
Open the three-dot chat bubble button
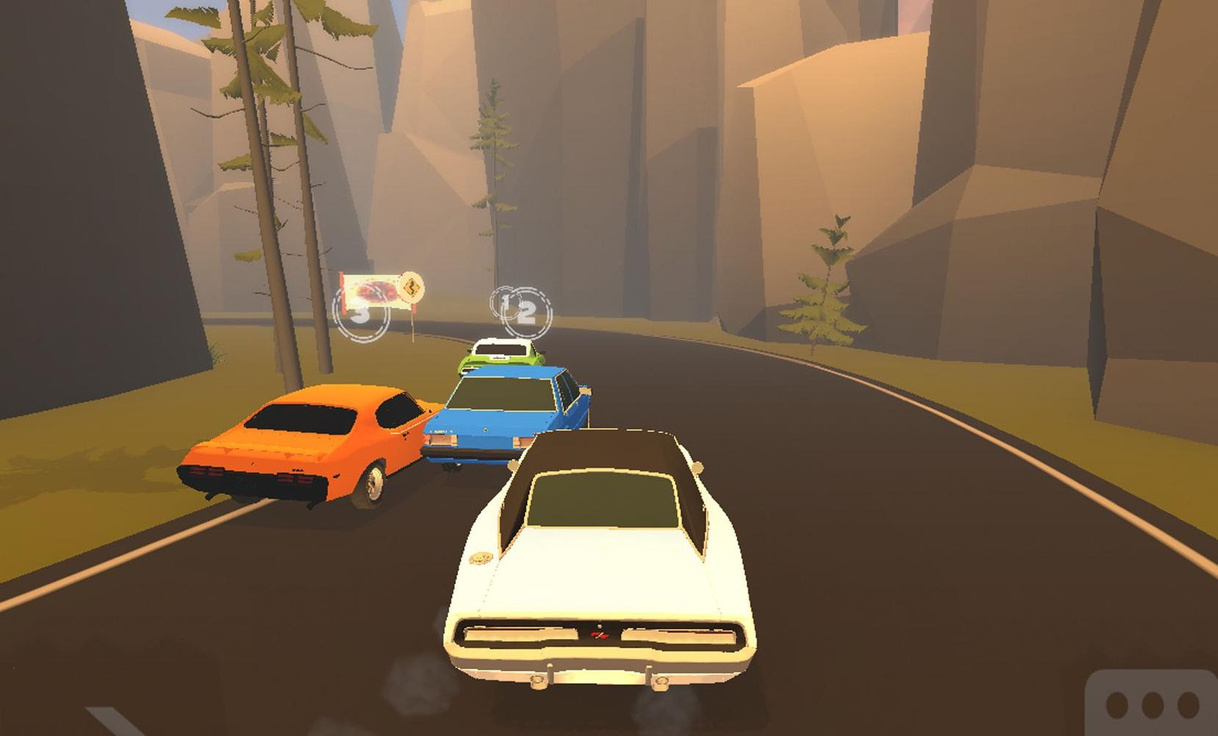click(1152, 705)
